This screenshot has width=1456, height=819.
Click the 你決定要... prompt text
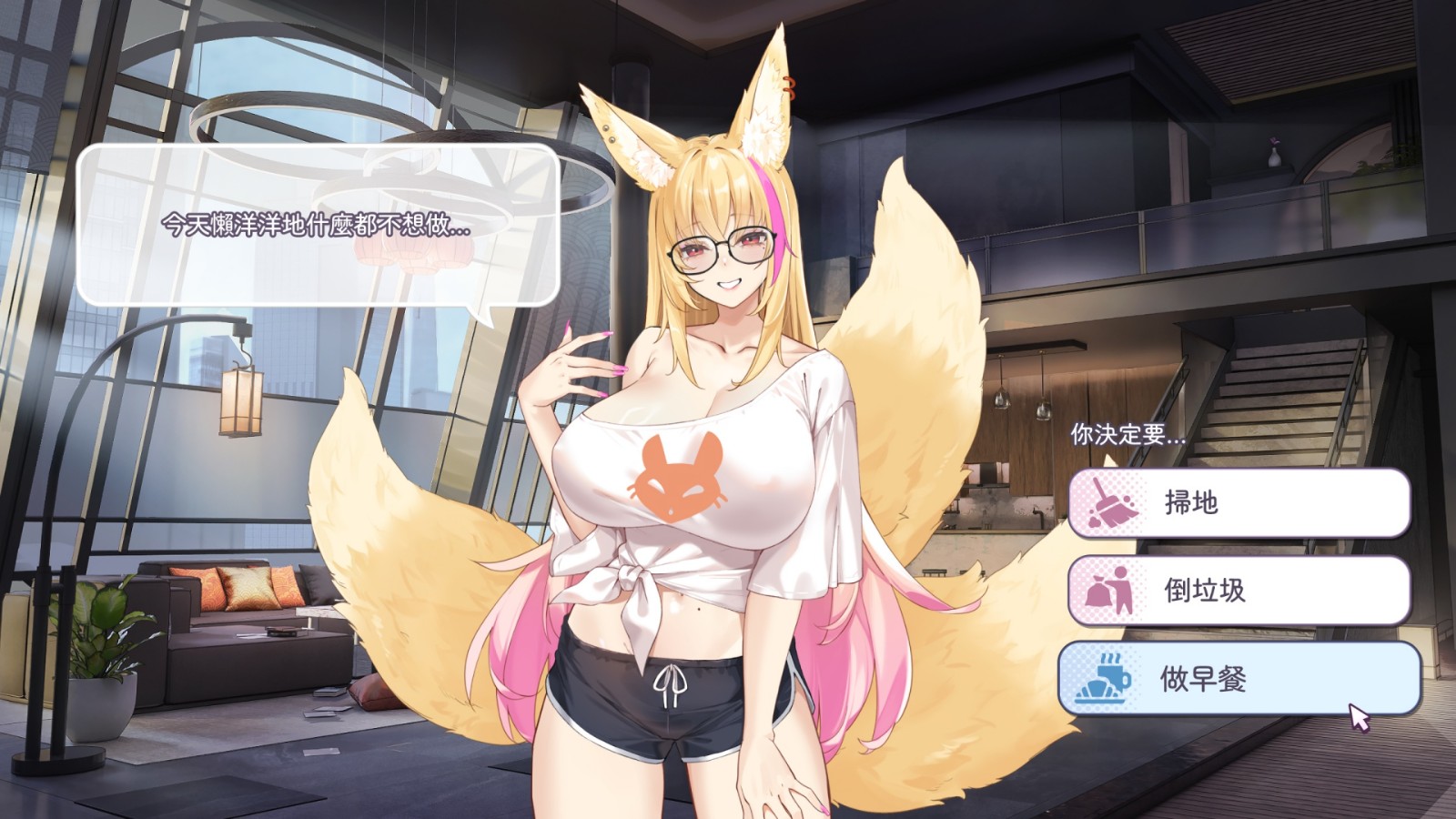pos(1128,434)
